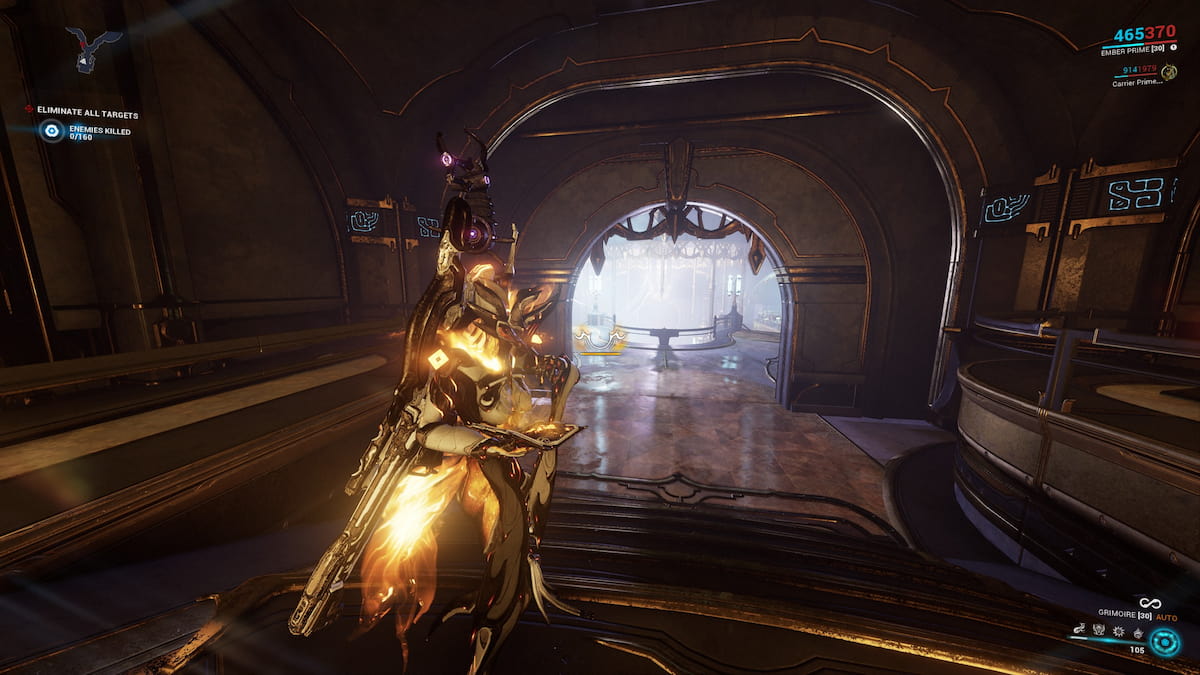
Task: Activate the Inferno ability icon
Action: pyautogui.click(x=1136, y=629)
